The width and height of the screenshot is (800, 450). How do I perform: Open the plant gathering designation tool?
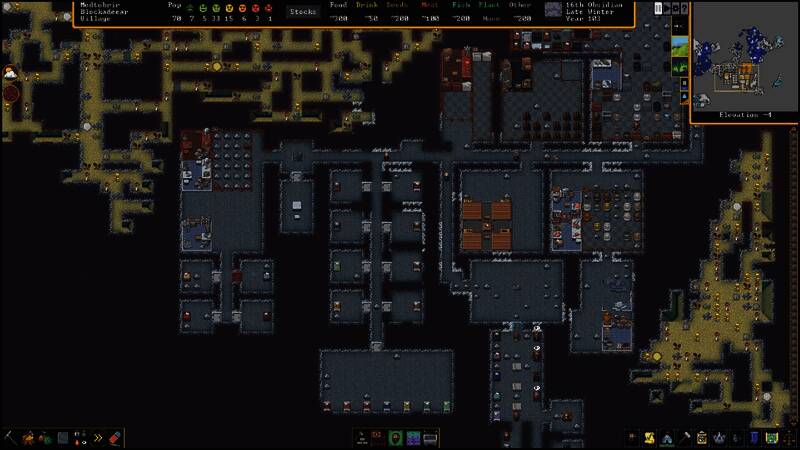click(x=45, y=438)
